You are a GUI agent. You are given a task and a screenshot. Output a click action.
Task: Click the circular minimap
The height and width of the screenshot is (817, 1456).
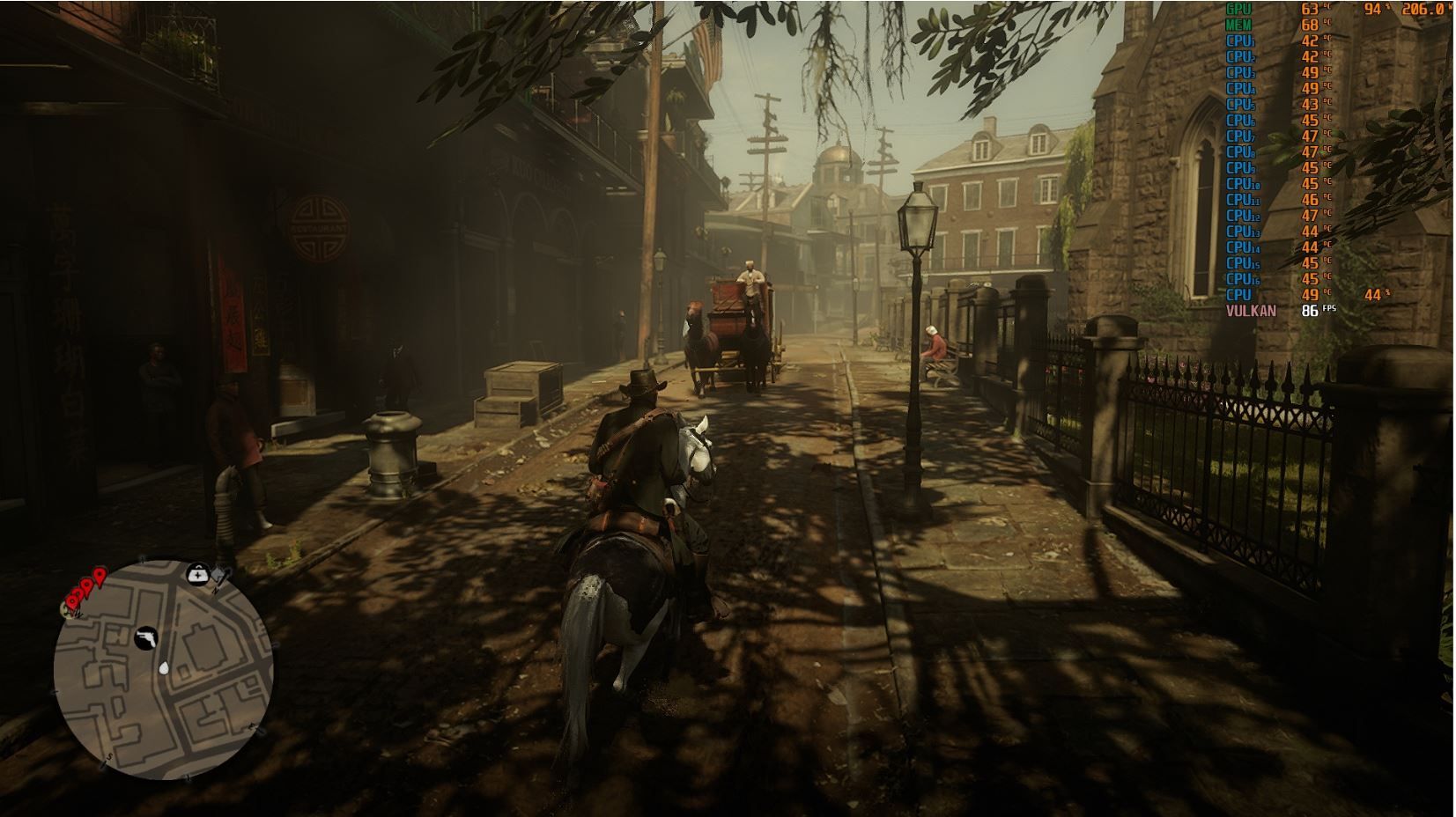click(163, 669)
